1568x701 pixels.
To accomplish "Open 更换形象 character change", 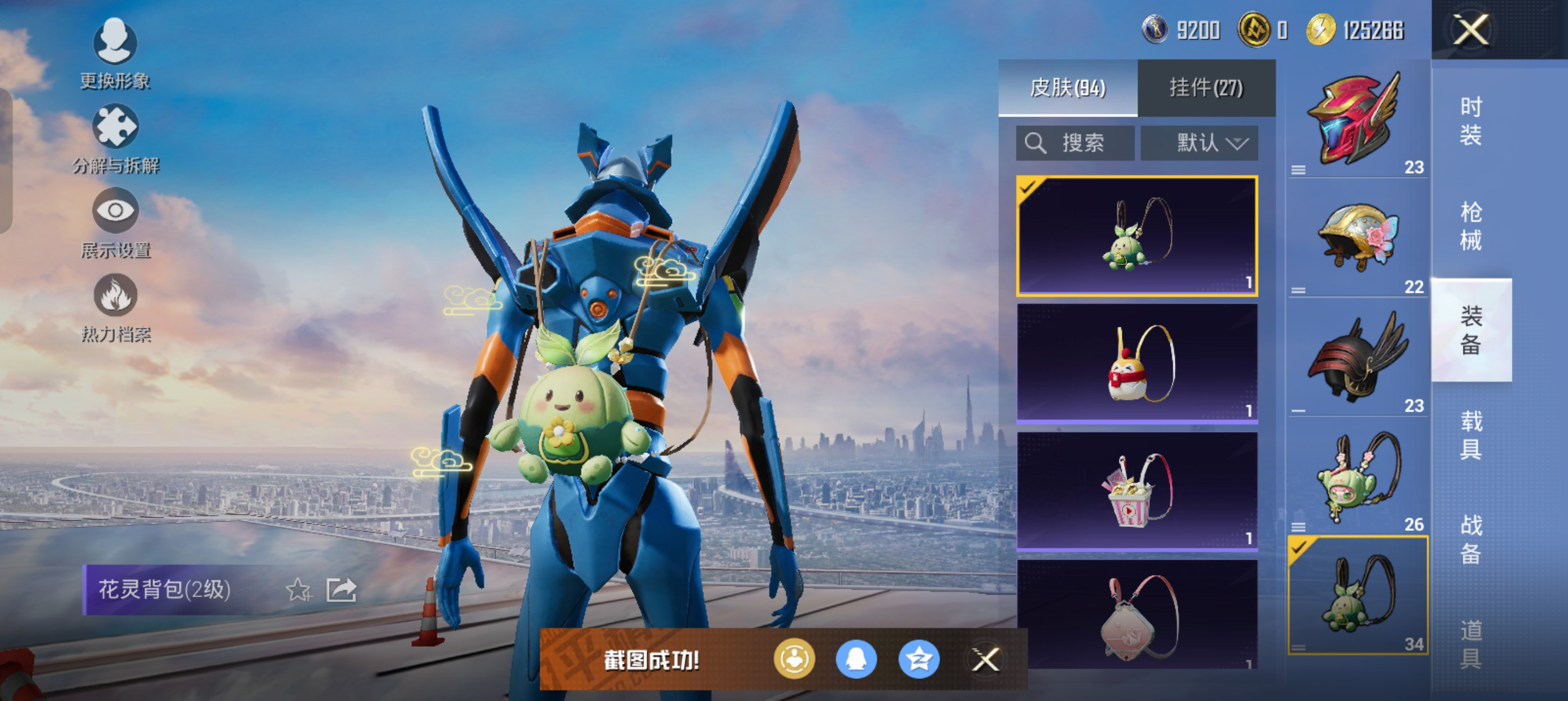I will [x=115, y=54].
